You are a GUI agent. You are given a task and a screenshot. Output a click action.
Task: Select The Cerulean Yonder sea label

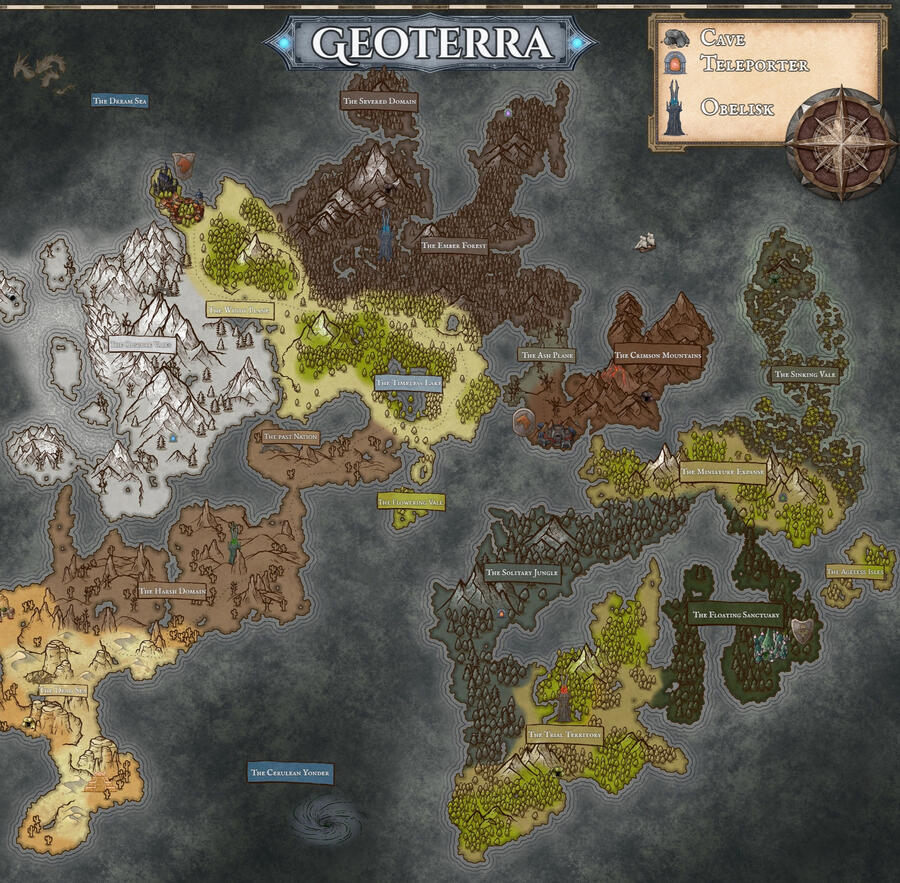290,773
